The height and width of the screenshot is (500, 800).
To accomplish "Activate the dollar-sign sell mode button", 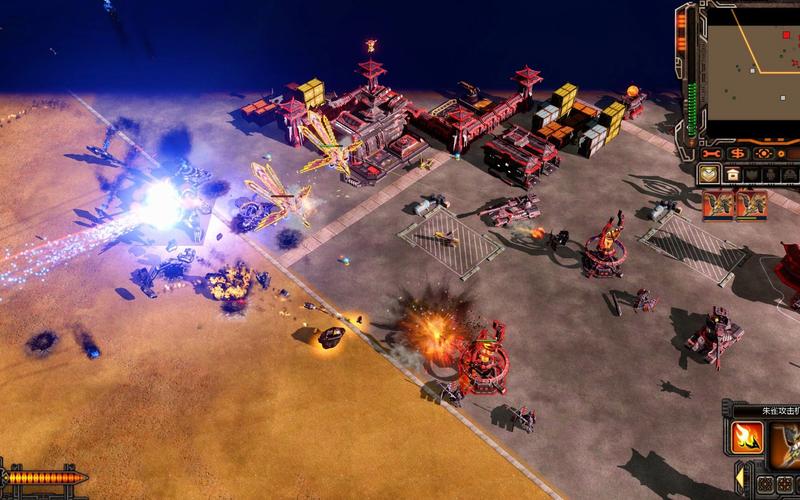I will [737, 153].
